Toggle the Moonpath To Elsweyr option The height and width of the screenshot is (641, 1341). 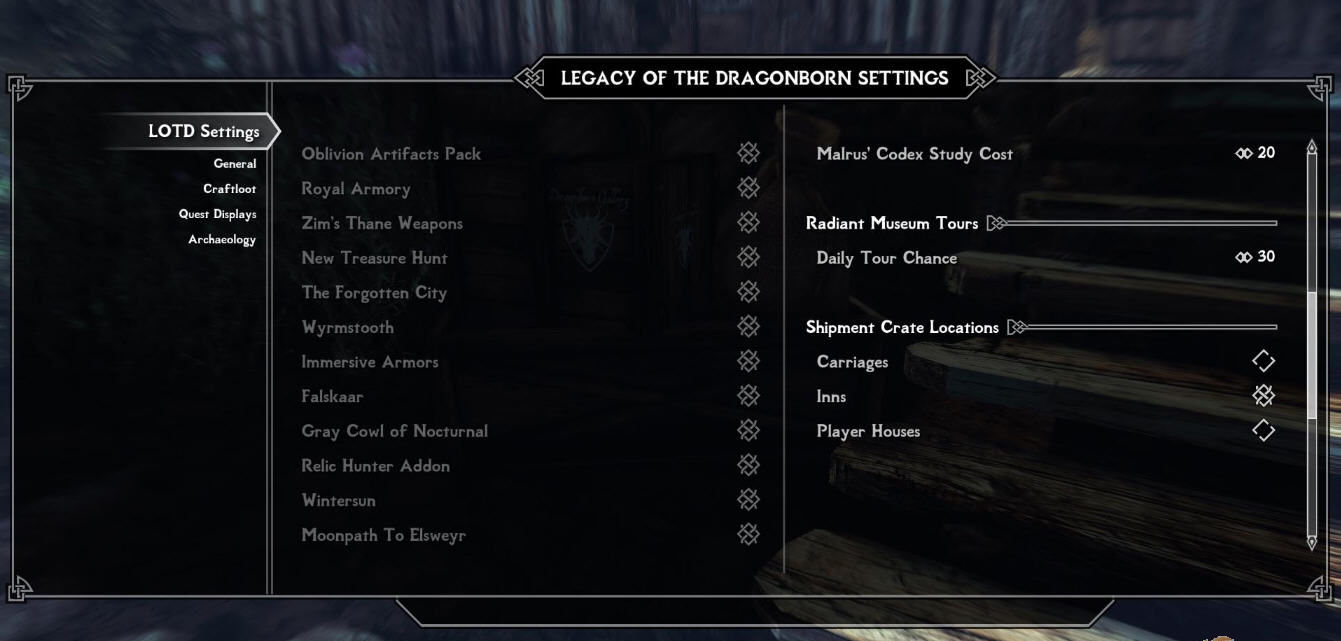tap(748, 534)
